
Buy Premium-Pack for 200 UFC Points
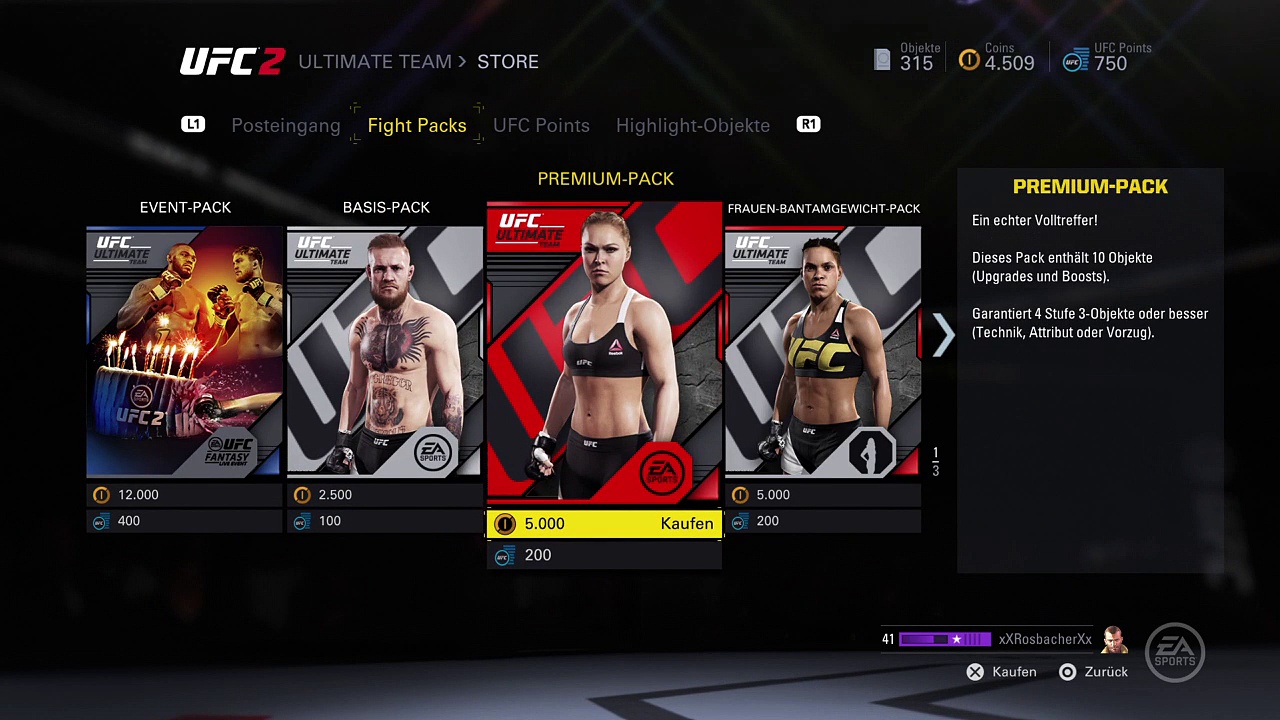tap(604, 555)
